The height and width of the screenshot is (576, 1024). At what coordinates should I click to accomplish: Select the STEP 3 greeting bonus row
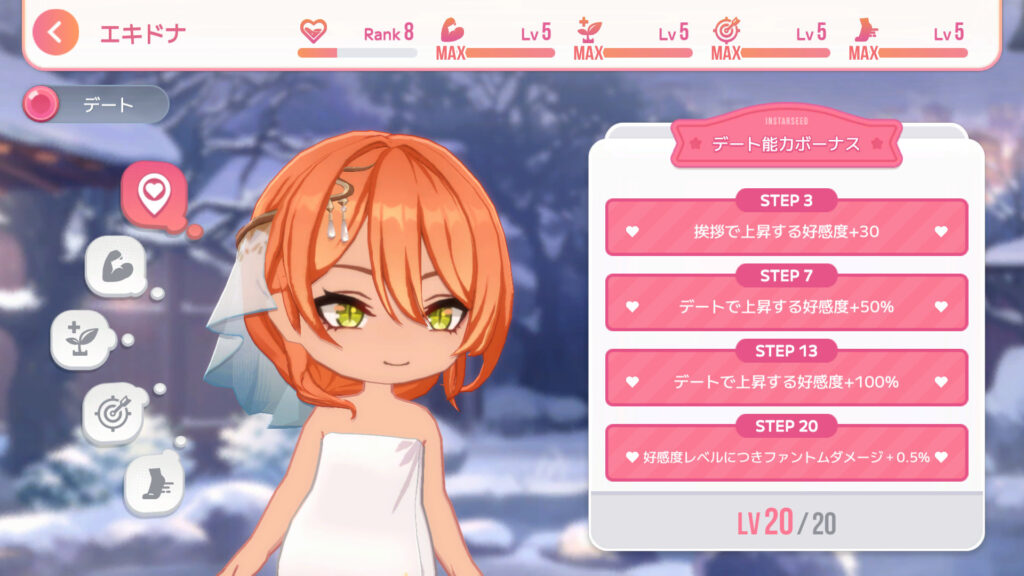[x=786, y=229]
